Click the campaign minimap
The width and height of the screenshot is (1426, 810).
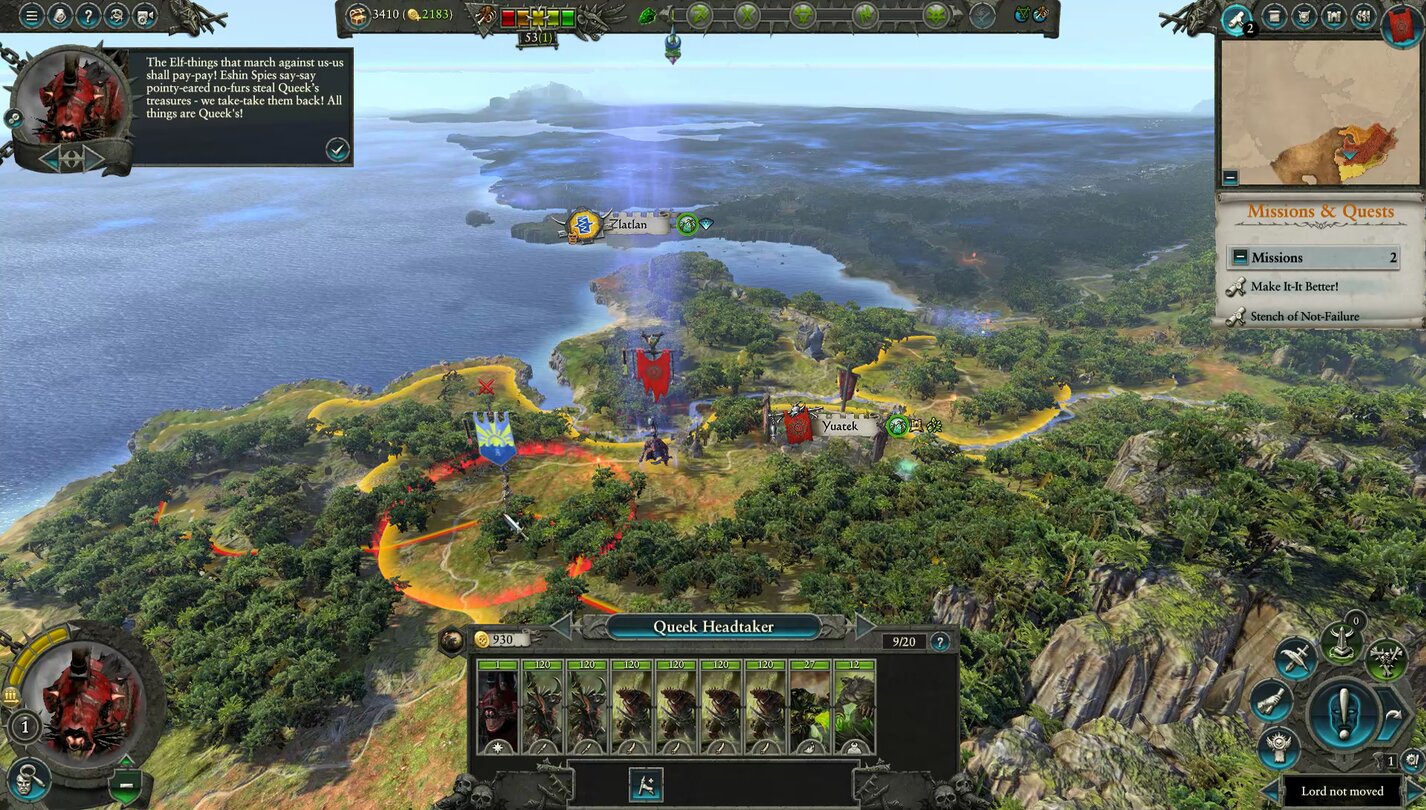(1320, 112)
